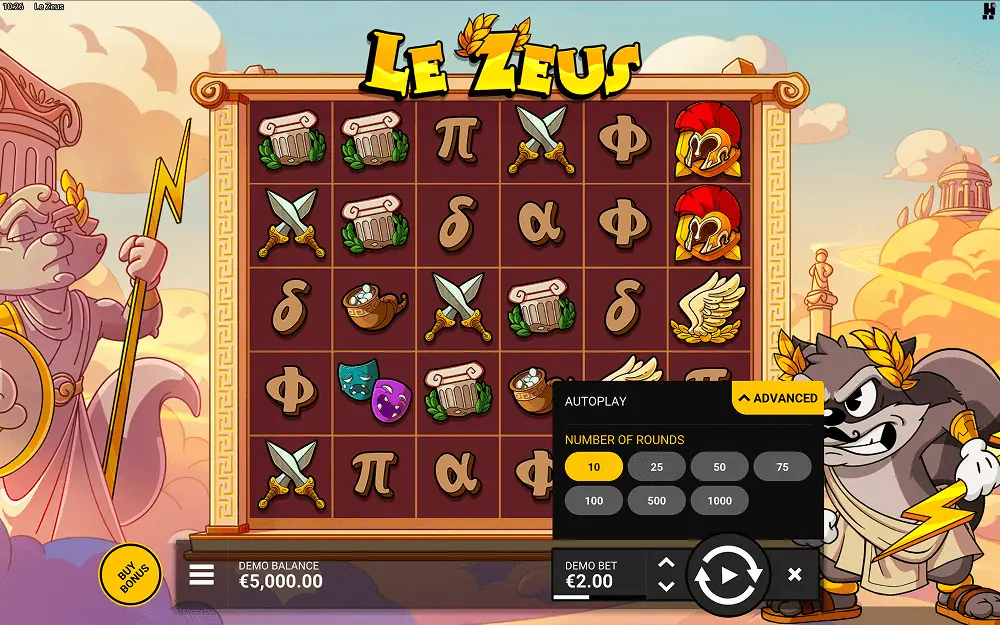Image resolution: width=1000 pixels, height=625 pixels.
Task: Increase the demo bet amount
Action: tap(667, 564)
